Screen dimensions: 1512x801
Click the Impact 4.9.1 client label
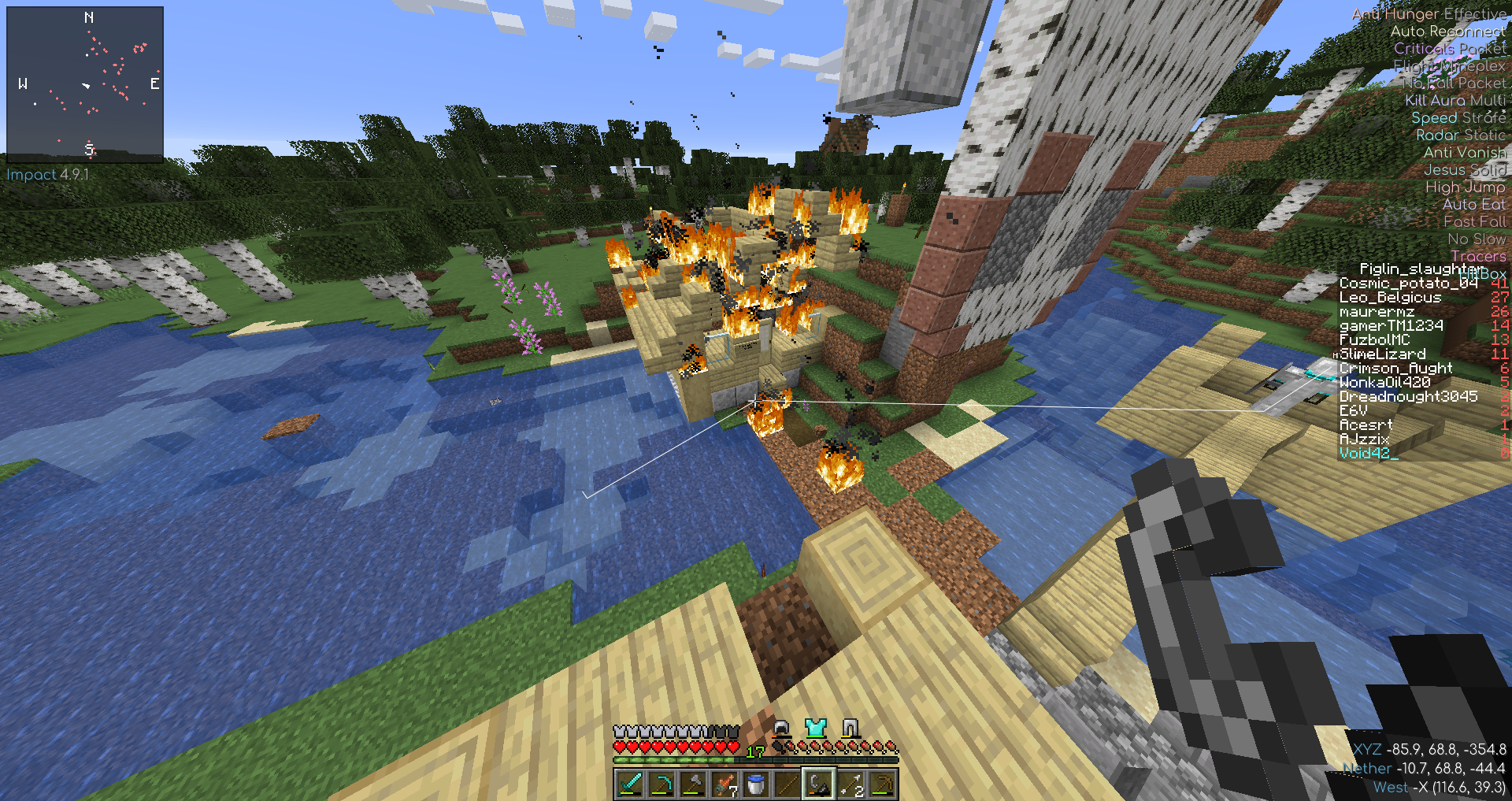[48, 175]
